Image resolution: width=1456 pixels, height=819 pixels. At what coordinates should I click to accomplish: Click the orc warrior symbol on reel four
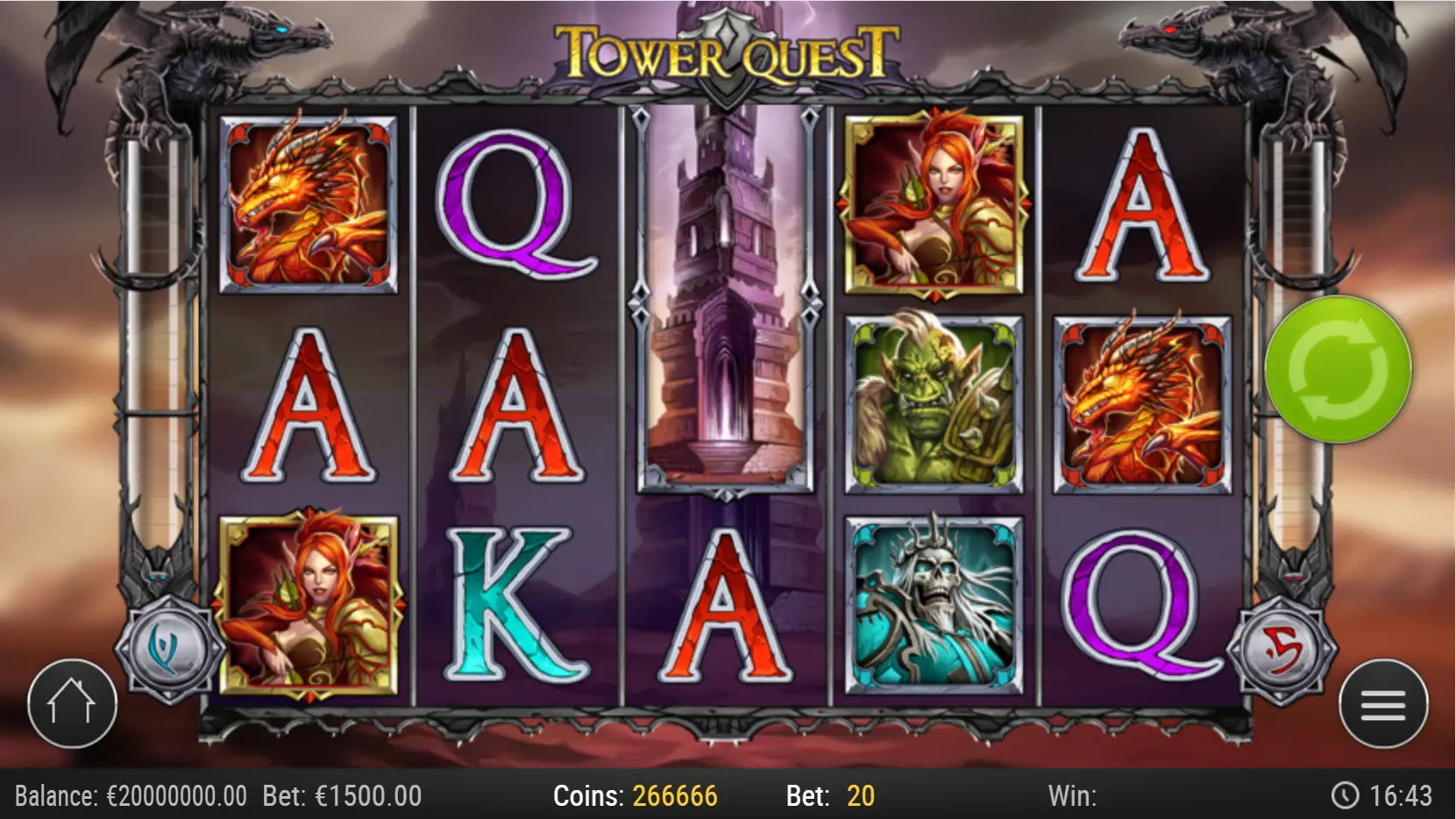931,403
